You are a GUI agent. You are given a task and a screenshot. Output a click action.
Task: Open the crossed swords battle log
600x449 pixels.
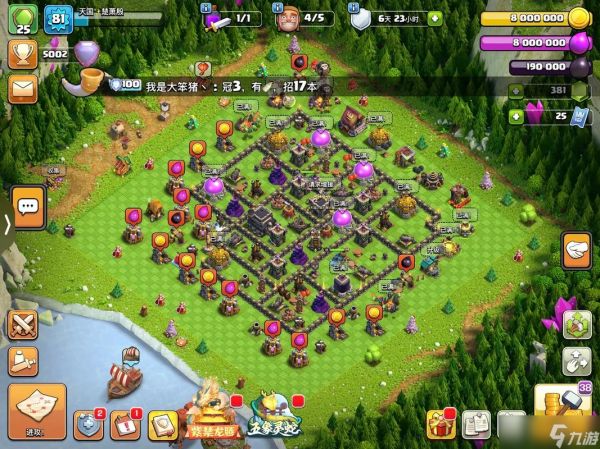coord(22,324)
